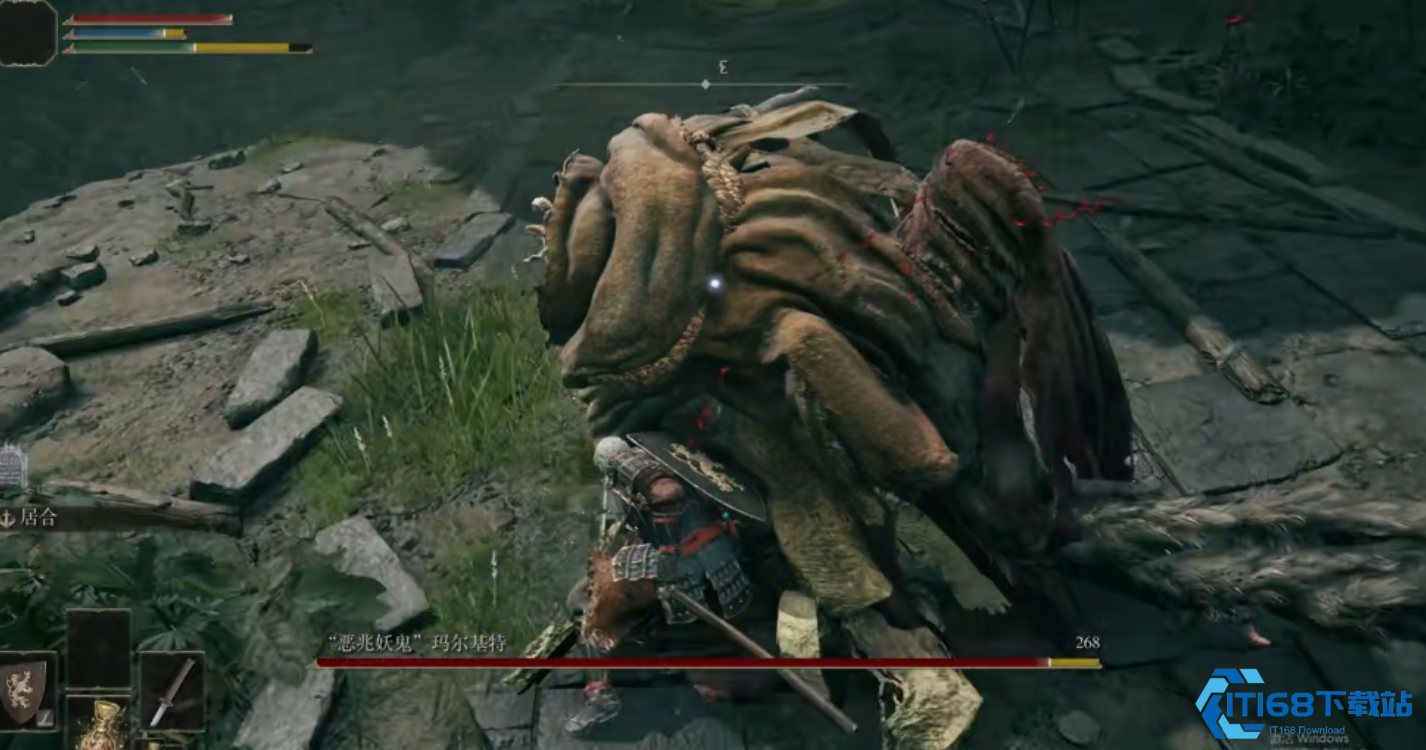Click the 居合 weapon skill label
1426x750 pixels.
click(38, 517)
